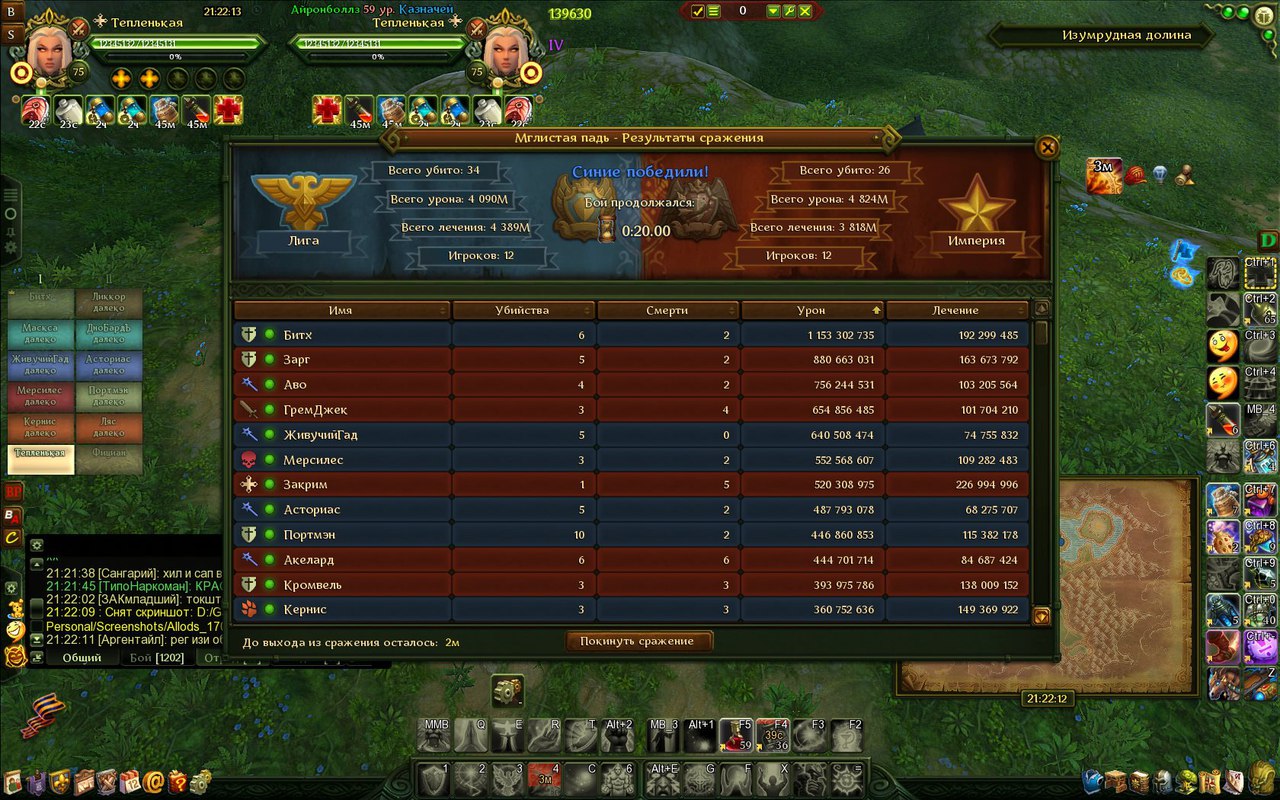Switch to the Общий chat tab
Screen dimensions: 1280x800
pyautogui.click(x=82, y=658)
